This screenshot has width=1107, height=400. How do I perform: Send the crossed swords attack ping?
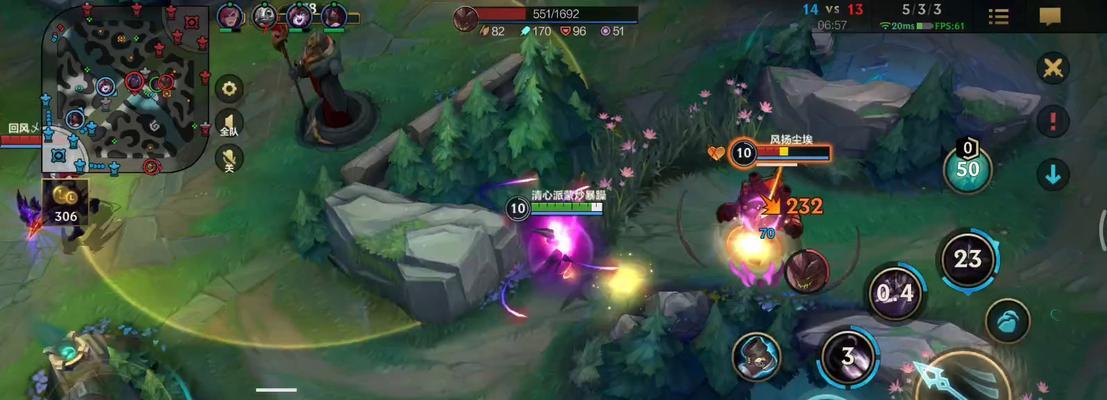pyautogui.click(x=1052, y=68)
